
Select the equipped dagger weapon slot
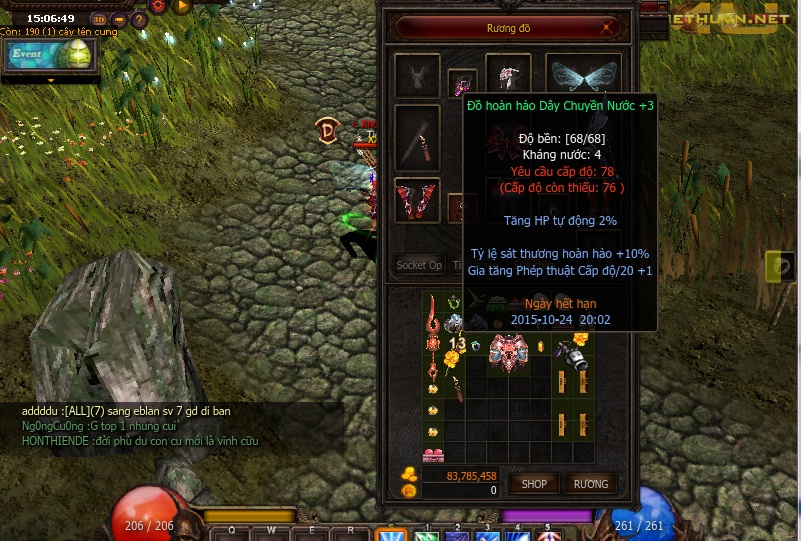pyautogui.click(x=417, y=137)
